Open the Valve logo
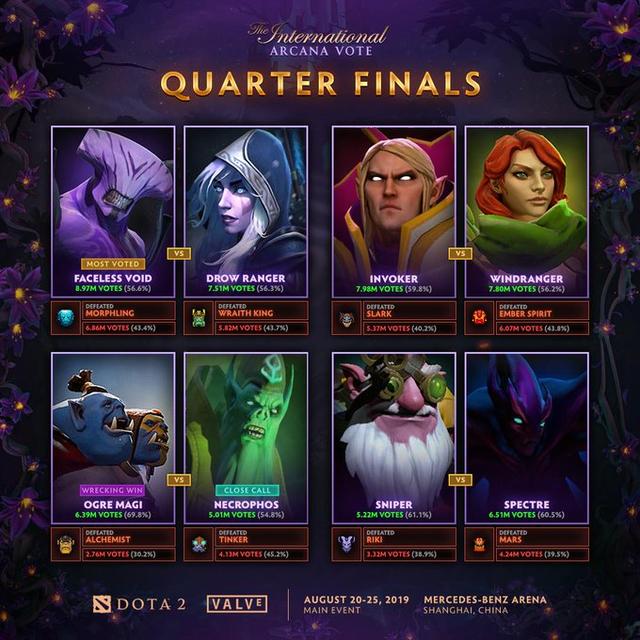Viewport: 640px width, 640px height. (236, 604)
